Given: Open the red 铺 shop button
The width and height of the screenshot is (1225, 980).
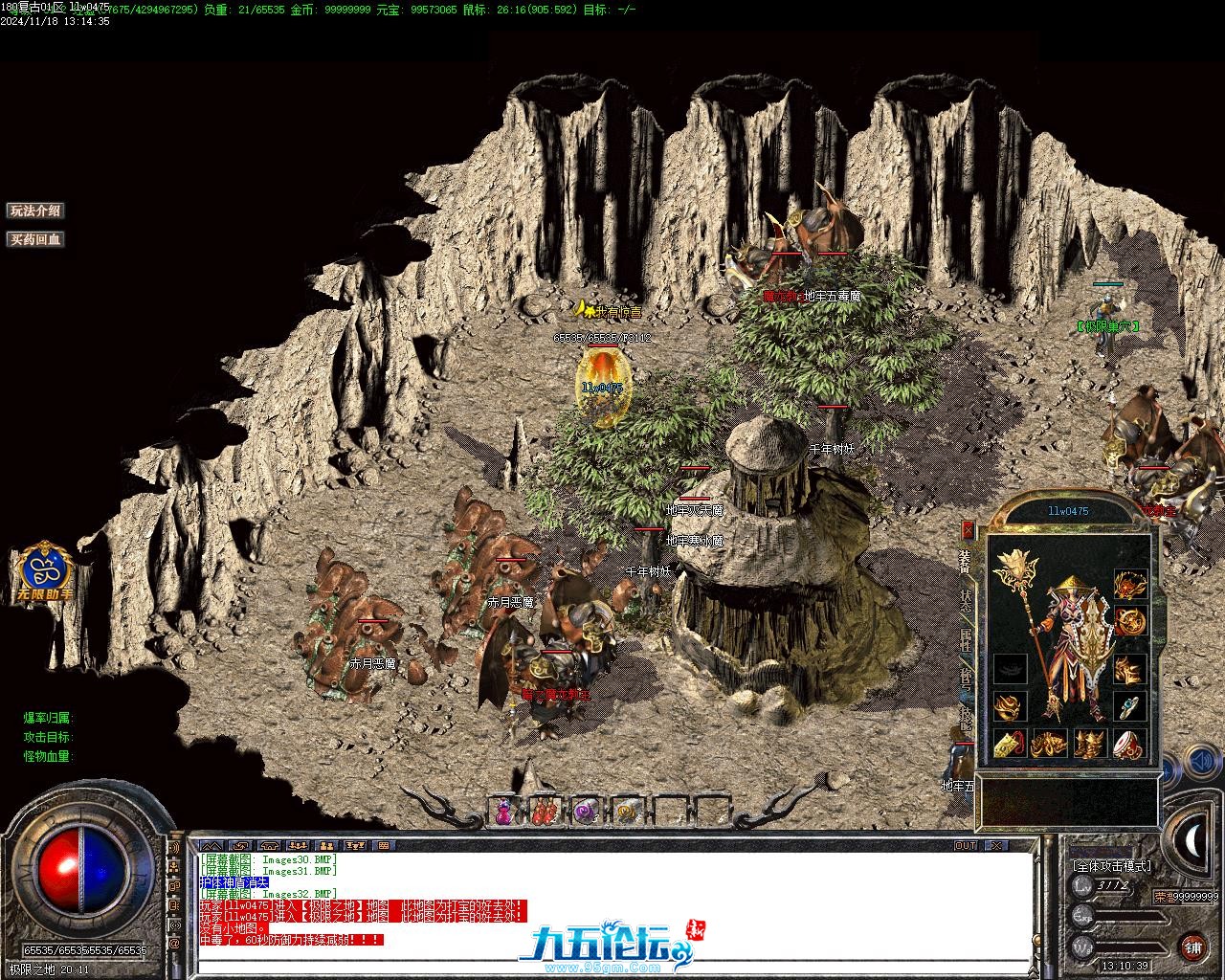Looking at the screenshot, I should [1192, 947].
